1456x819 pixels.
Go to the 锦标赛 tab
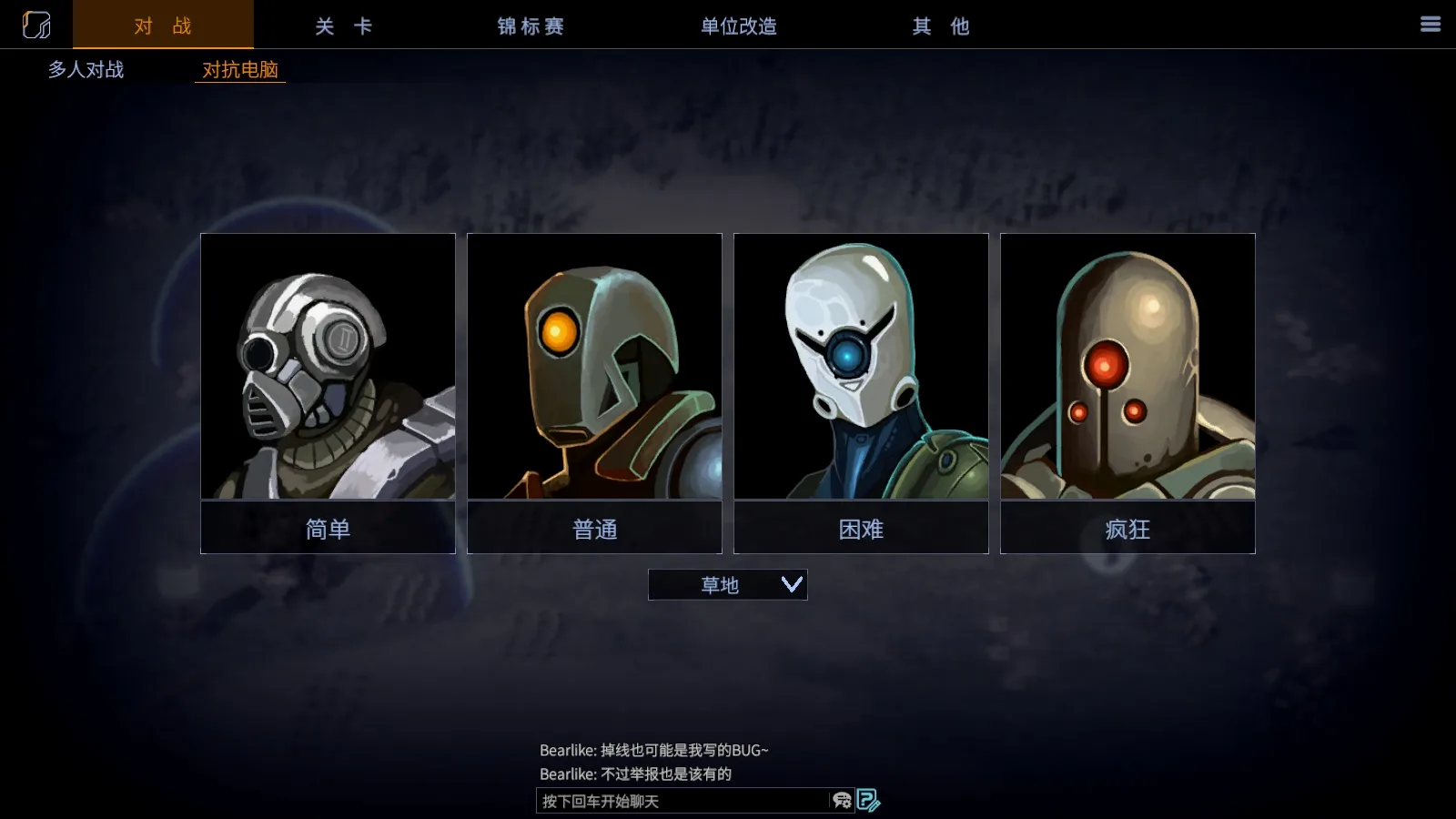point(531,26)
